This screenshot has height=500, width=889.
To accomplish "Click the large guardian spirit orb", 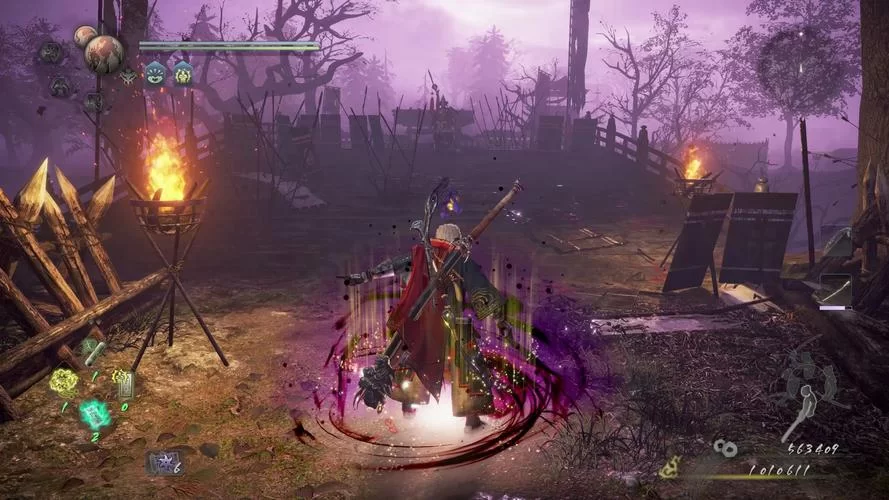I will 104,53.
